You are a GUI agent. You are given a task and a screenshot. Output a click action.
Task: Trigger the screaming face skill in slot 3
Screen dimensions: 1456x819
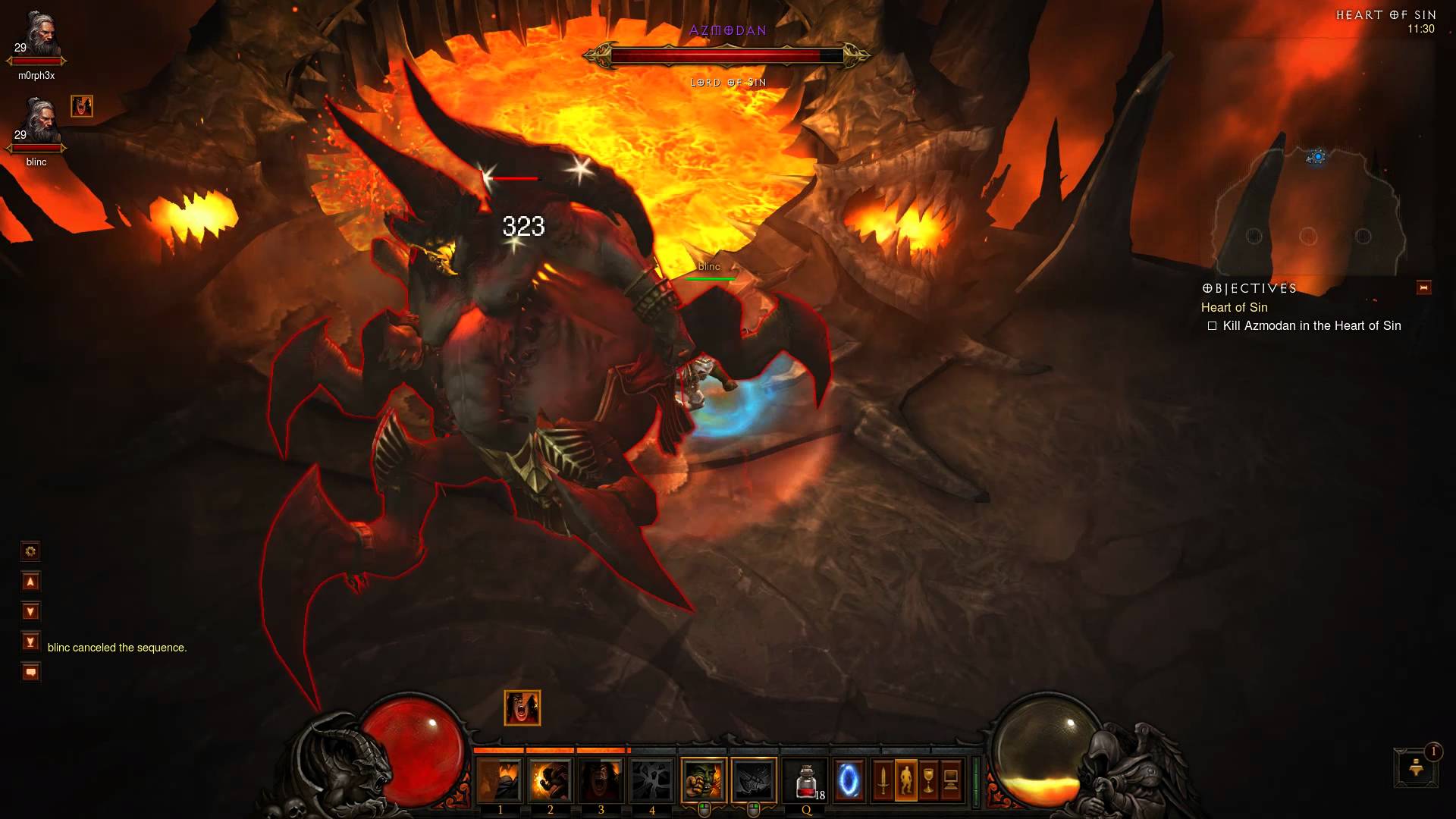[601, 780]
